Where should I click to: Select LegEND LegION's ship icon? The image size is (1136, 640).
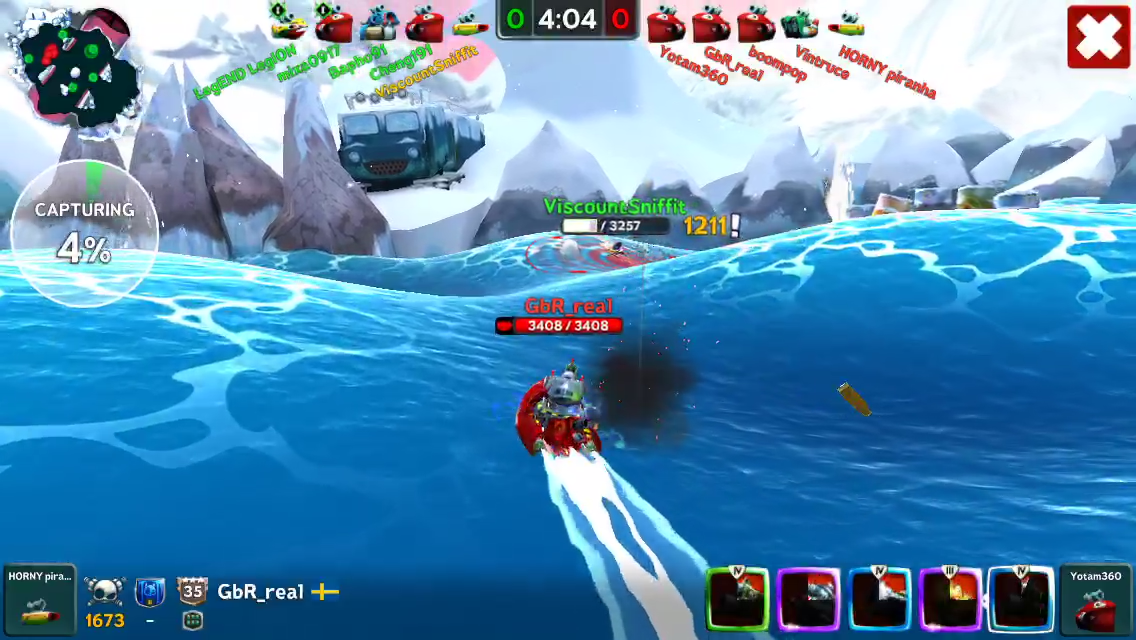click(x=288, y=19)
